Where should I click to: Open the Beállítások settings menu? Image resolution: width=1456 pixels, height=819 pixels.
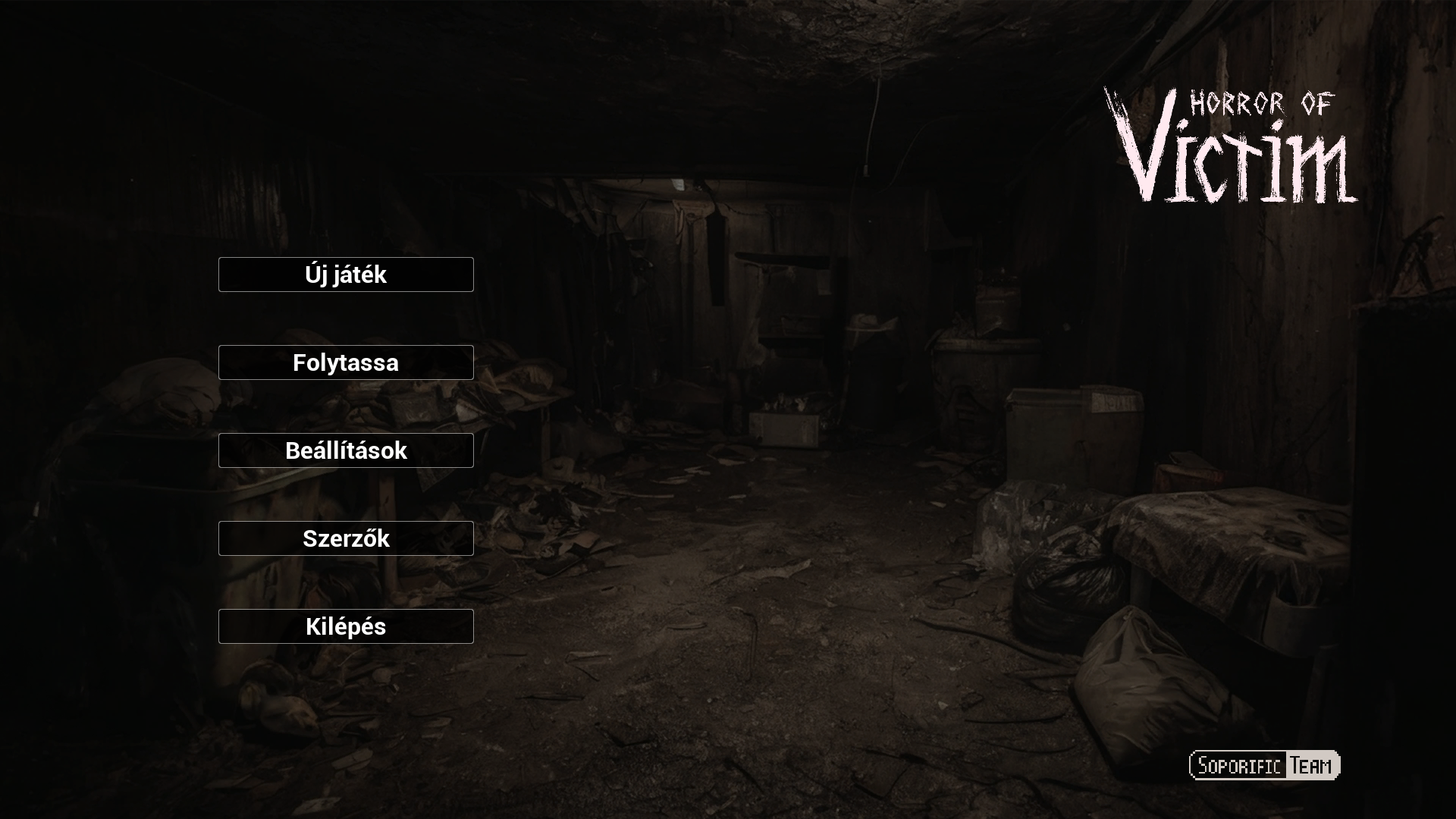click(346, 450)
